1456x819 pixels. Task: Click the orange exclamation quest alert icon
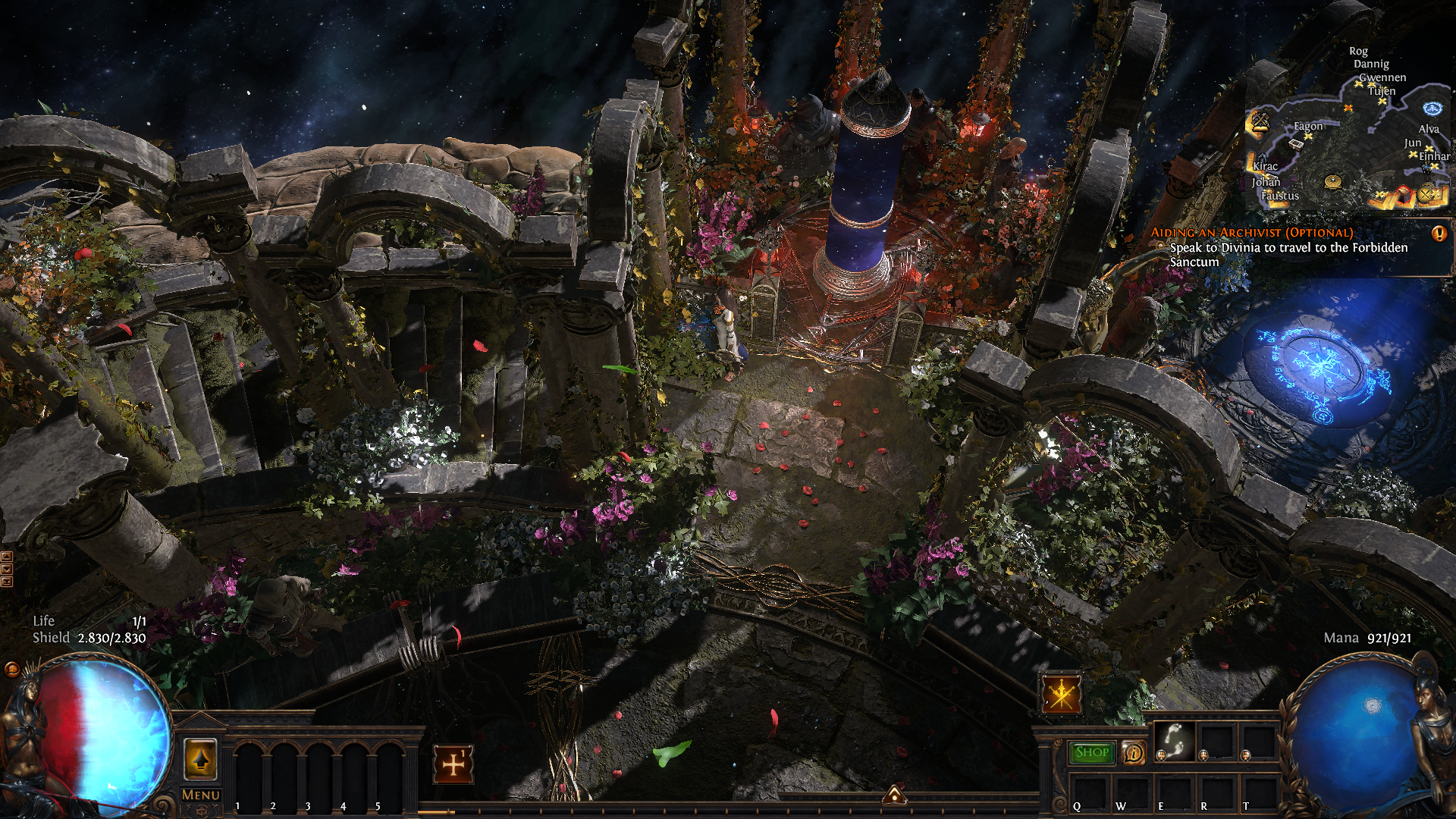click(1439, 234)
